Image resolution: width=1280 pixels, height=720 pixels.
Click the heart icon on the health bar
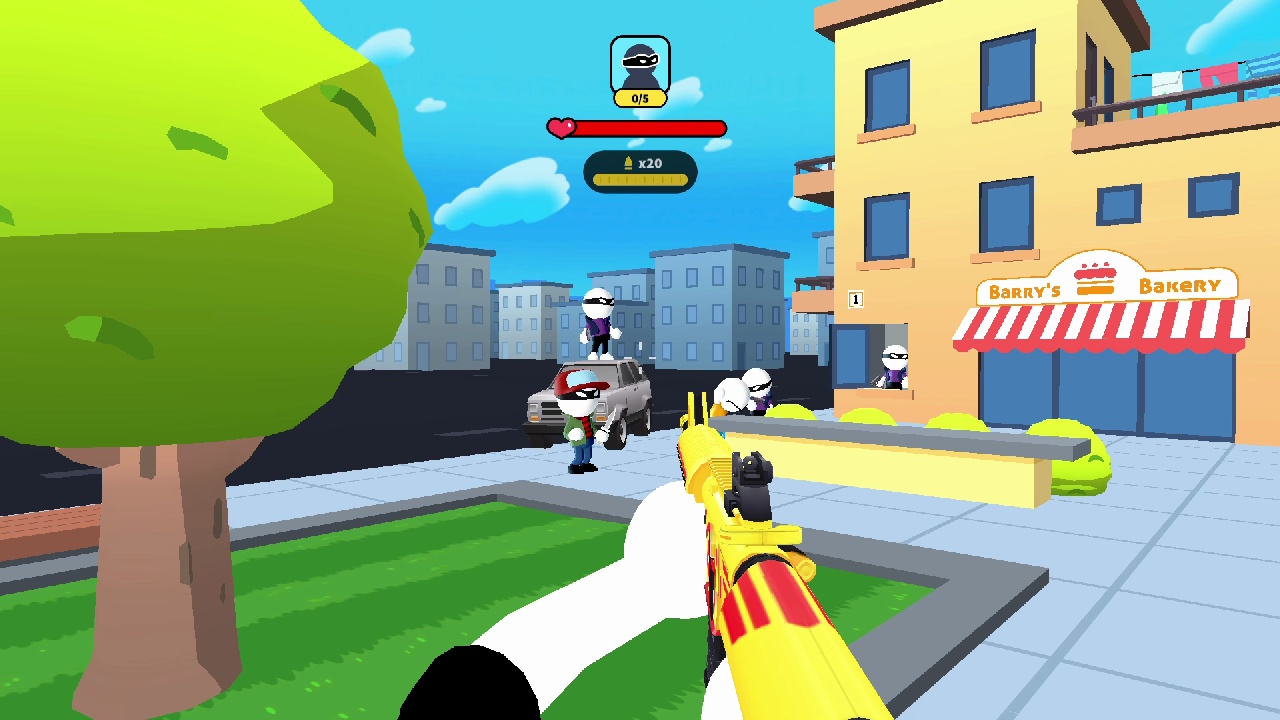pos(560,127)
